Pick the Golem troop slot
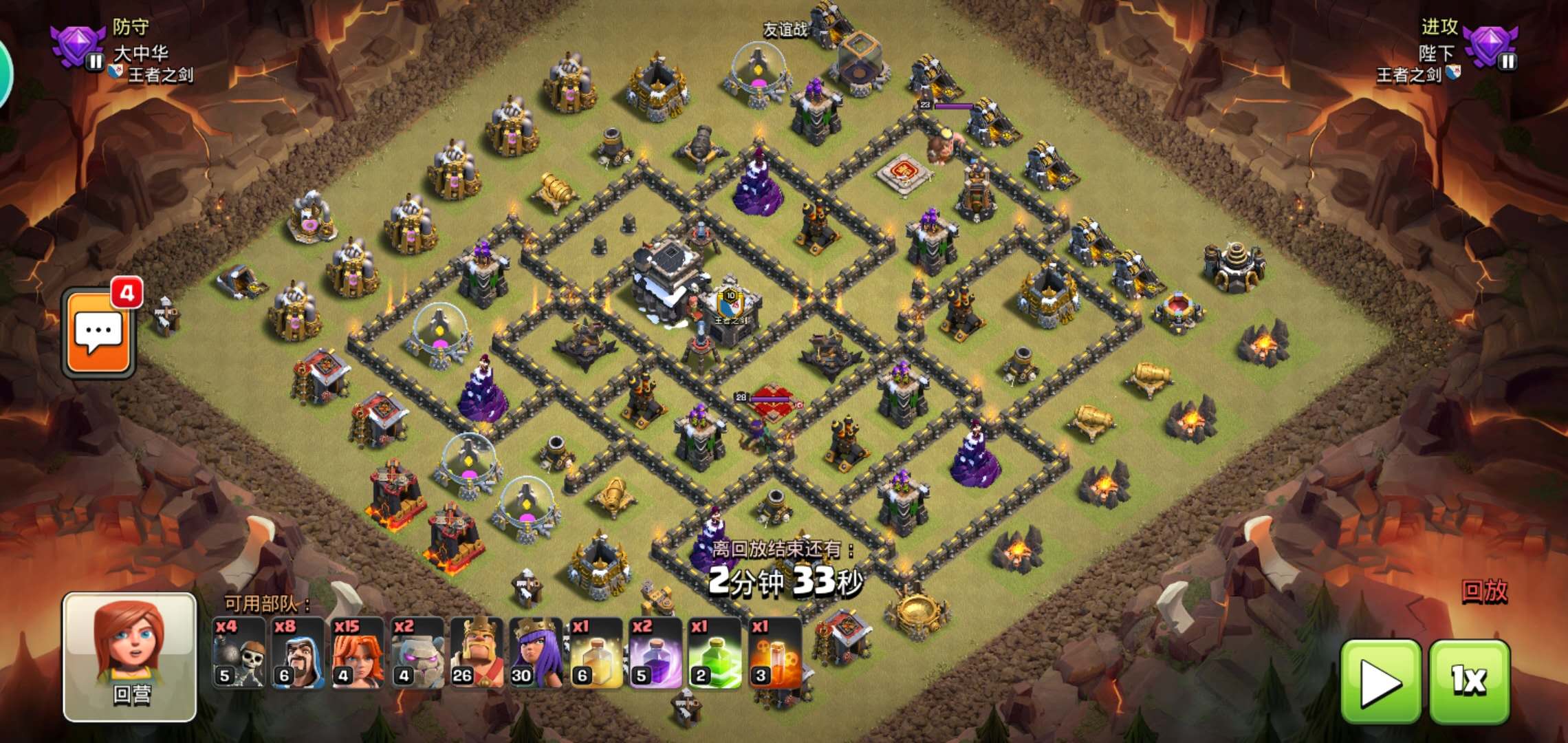This screenshot has height=743, width=1568. pyautogui.click(x=417, y=654)
